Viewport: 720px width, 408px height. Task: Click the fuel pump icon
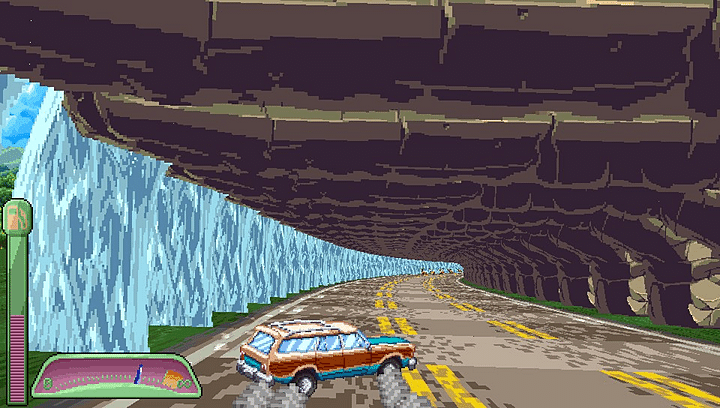tap(17, 215)
